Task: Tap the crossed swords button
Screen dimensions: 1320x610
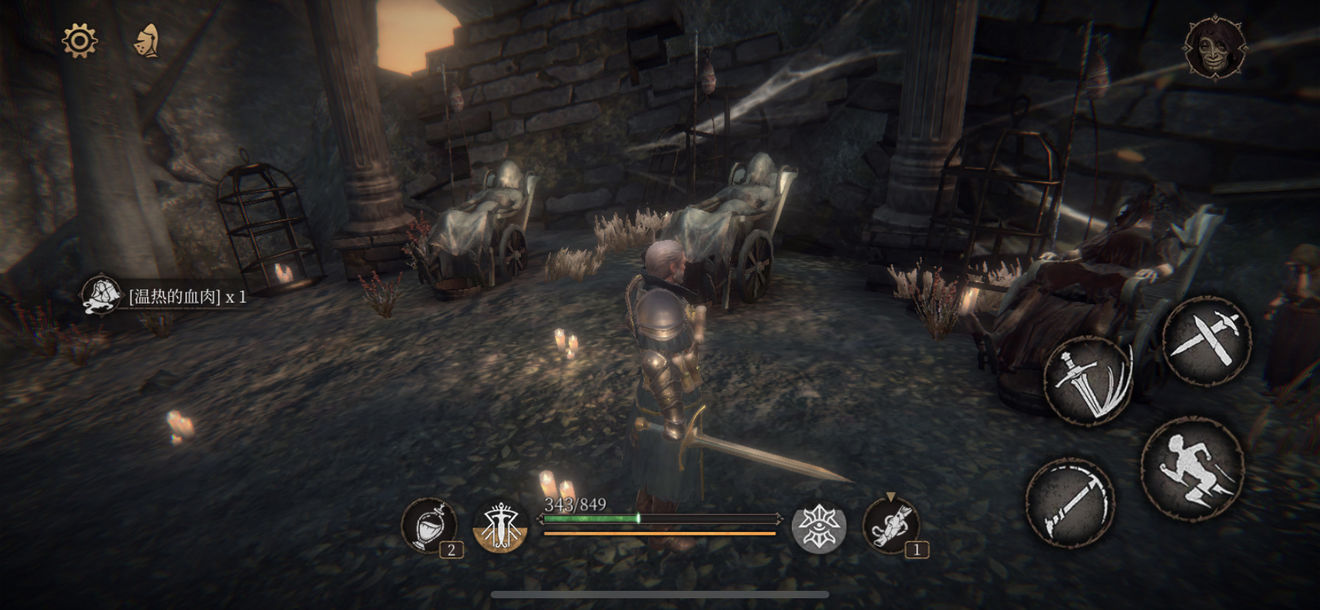Action: [1207, 340]
